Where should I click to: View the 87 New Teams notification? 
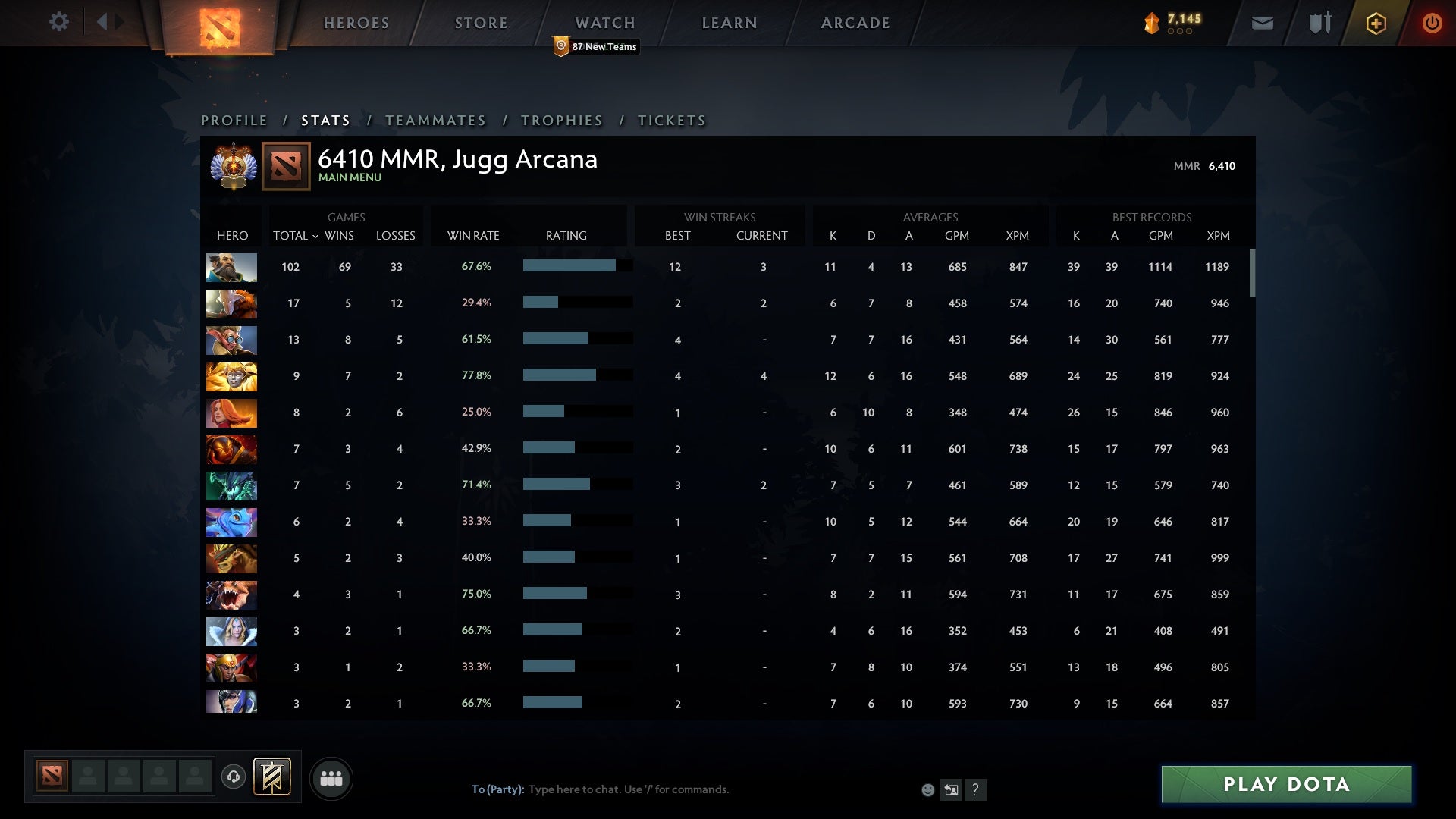coord(596,46)
